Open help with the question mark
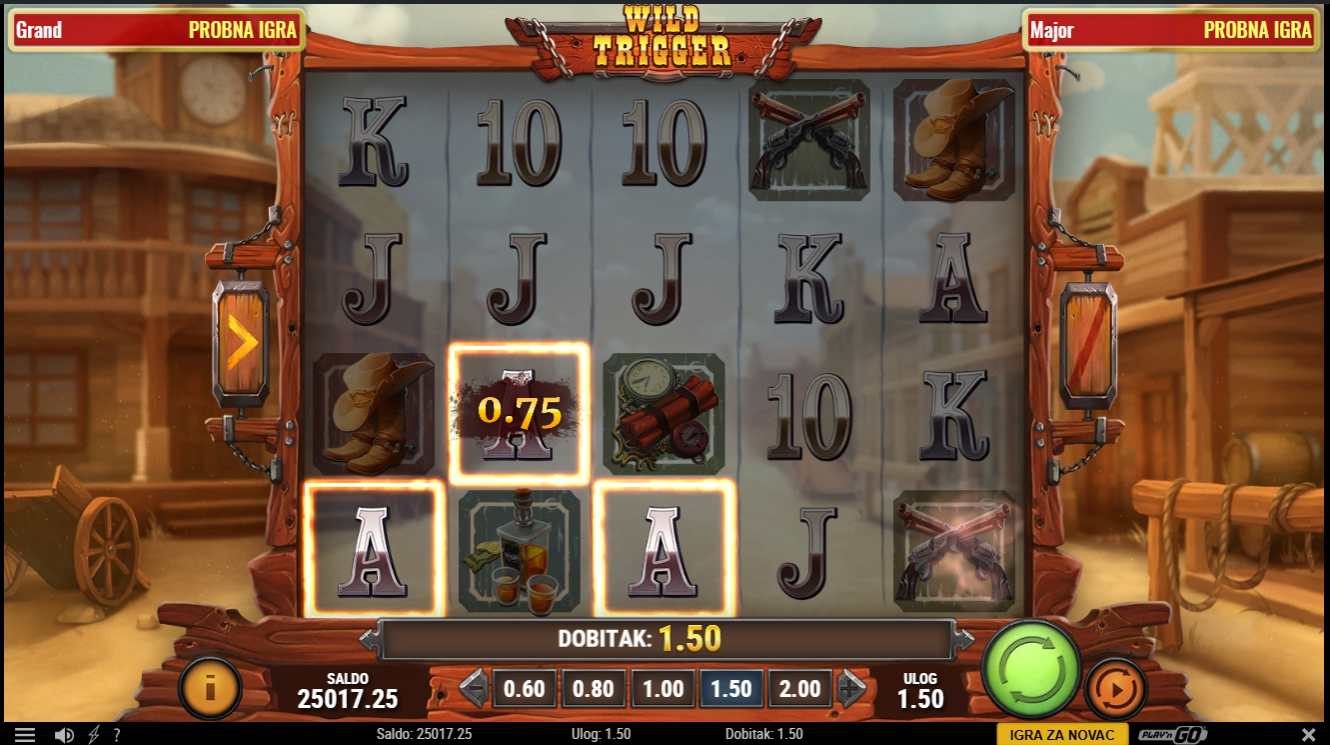This screenshot has height=745, width=1330. [117, 735]
